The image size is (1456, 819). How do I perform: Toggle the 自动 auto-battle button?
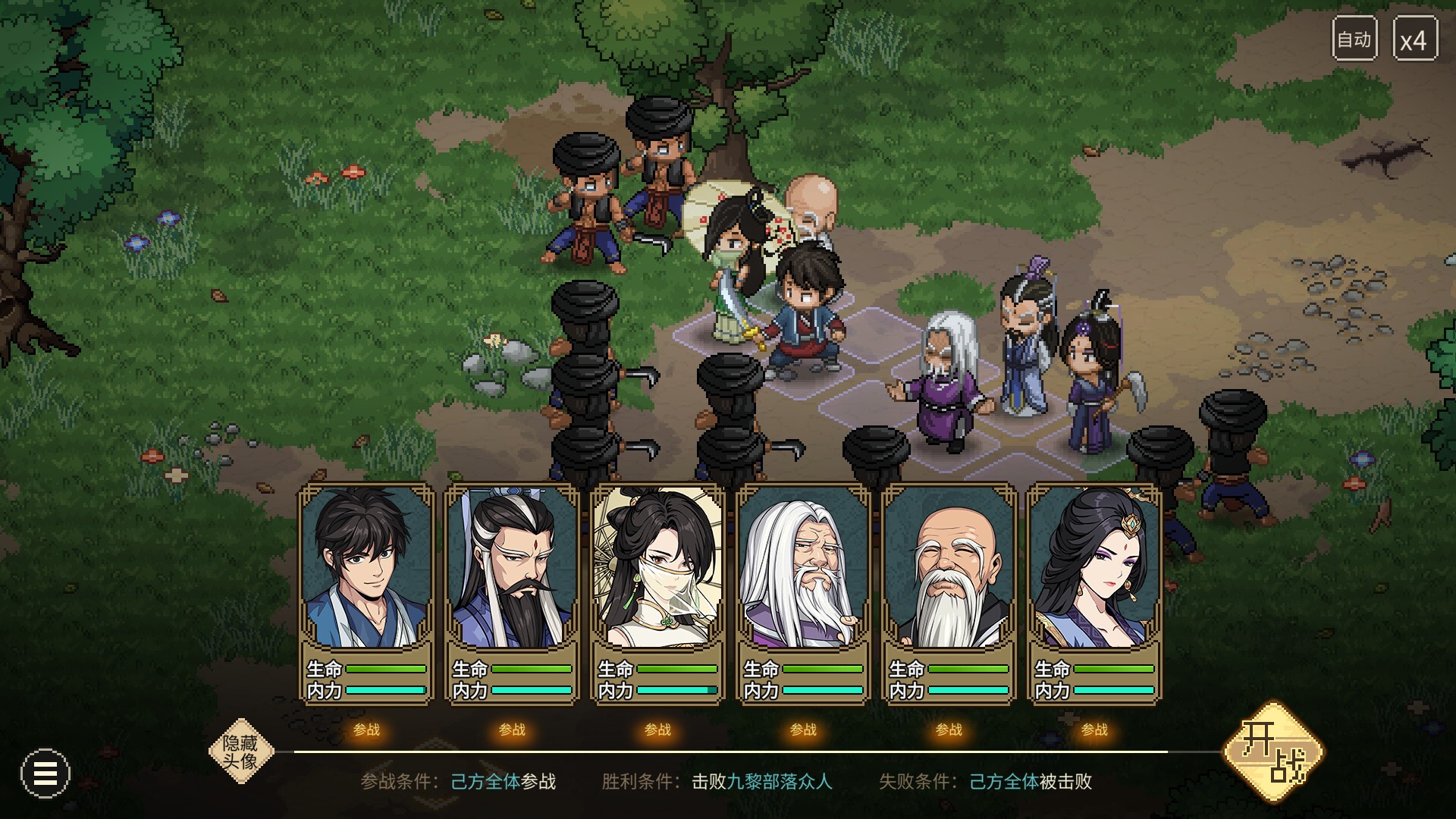(1354, 39)
